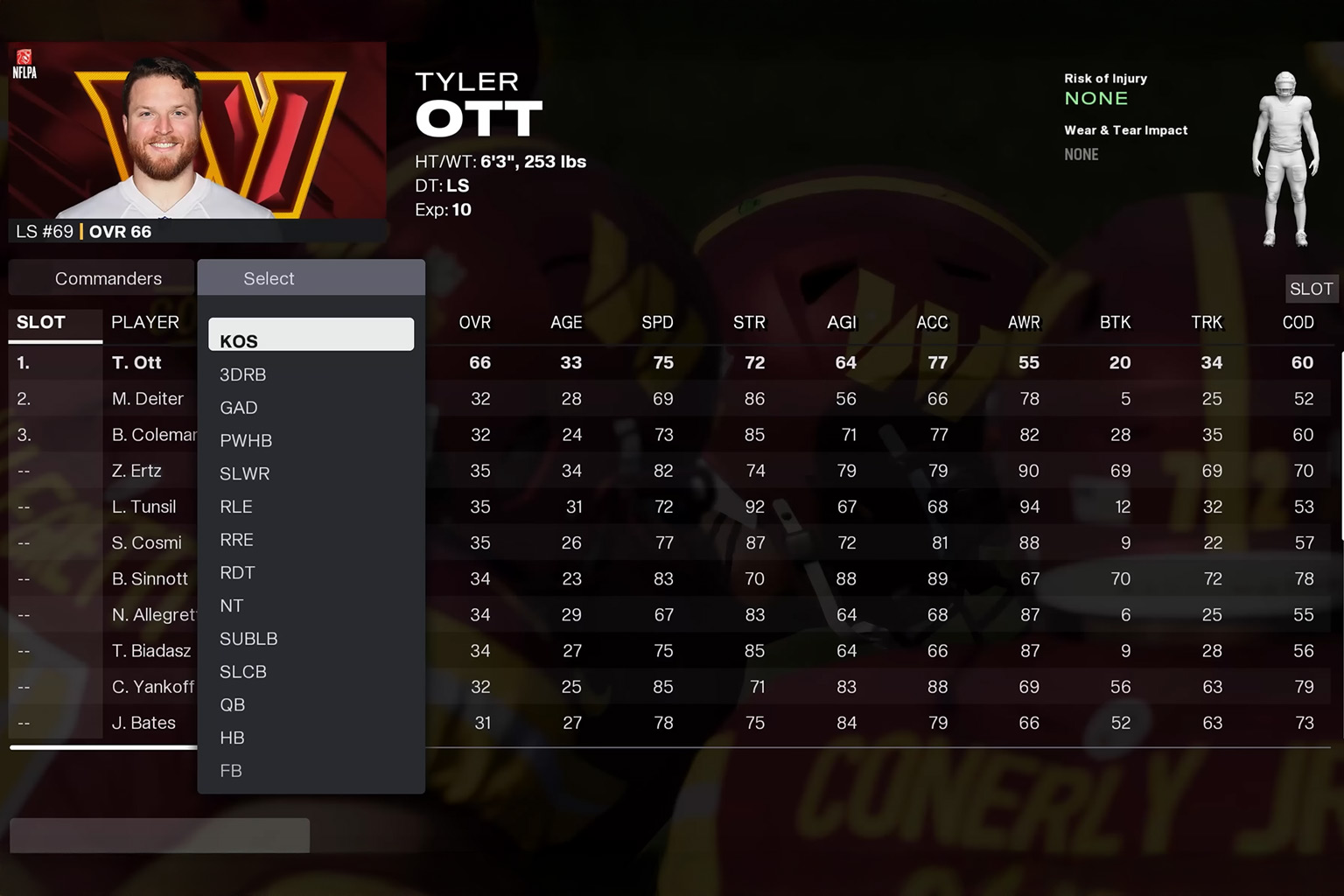Viewport: 1344px width, 896px height.
Task: Click the SLOT label above the COD column
Action: (x=1311, y=289)
